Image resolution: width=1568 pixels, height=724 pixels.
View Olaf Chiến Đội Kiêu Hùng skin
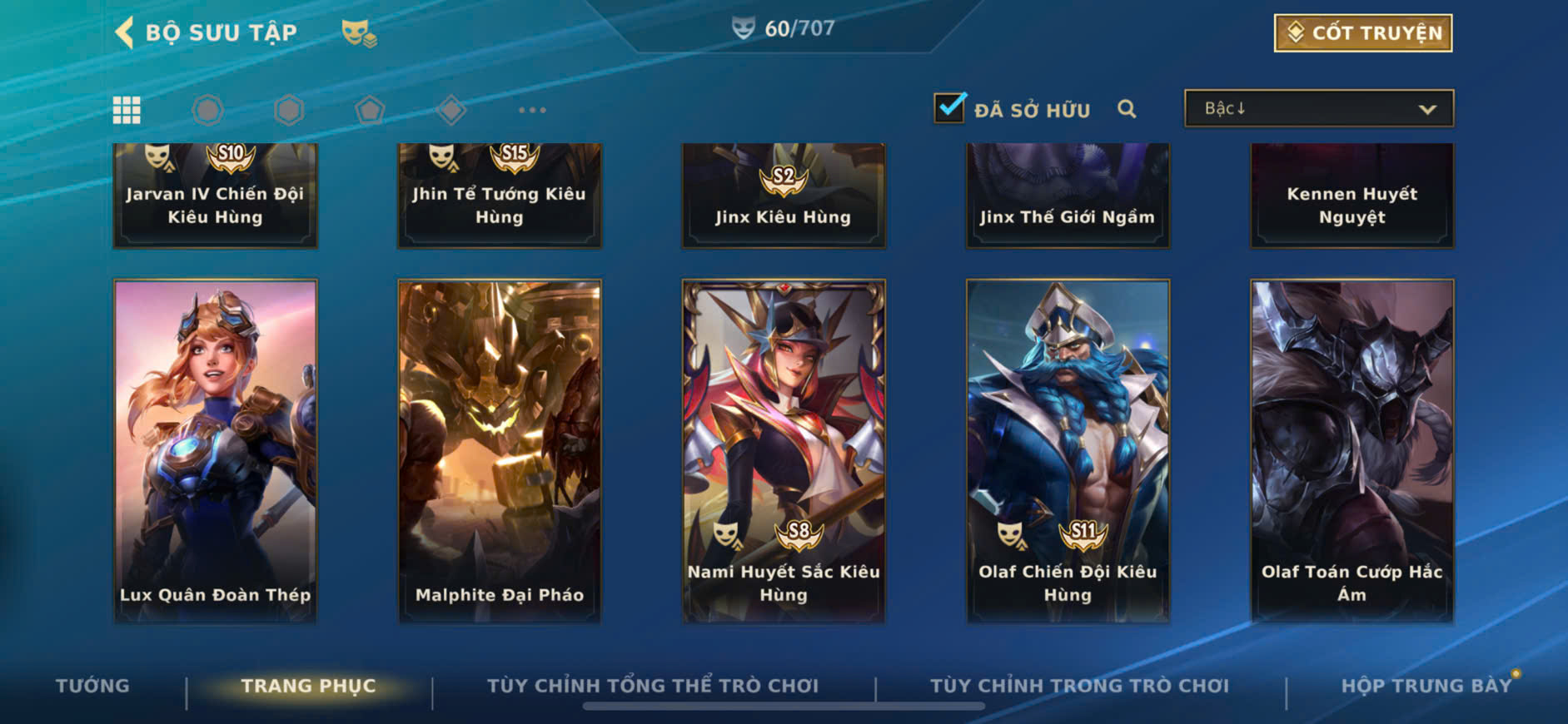pos(1068,450)
